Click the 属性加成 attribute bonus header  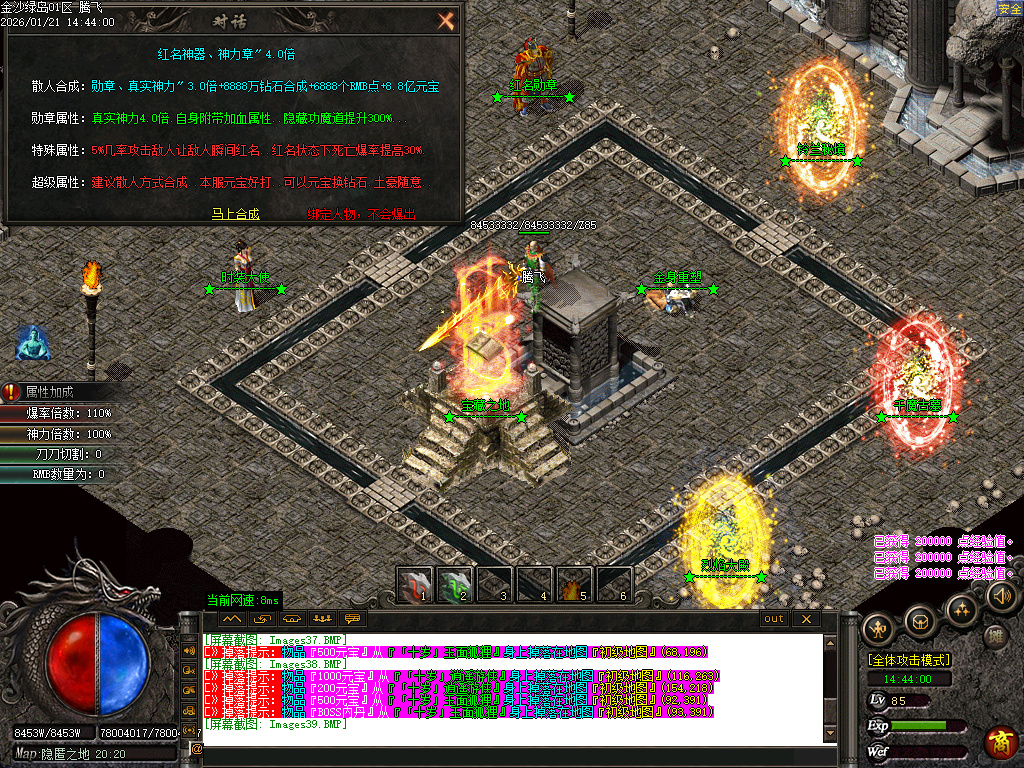[50, 392]
